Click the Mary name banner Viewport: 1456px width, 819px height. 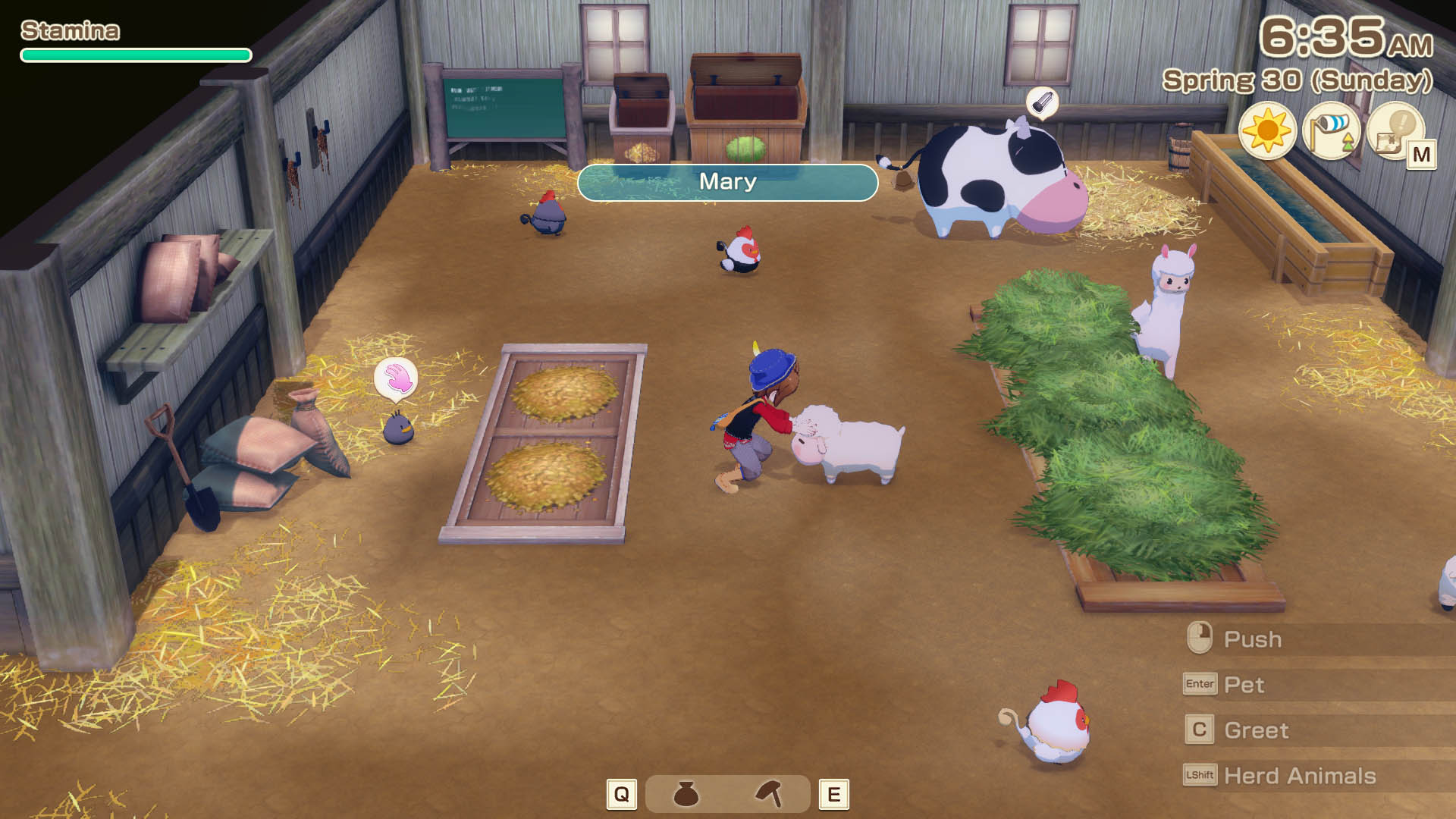728,182
